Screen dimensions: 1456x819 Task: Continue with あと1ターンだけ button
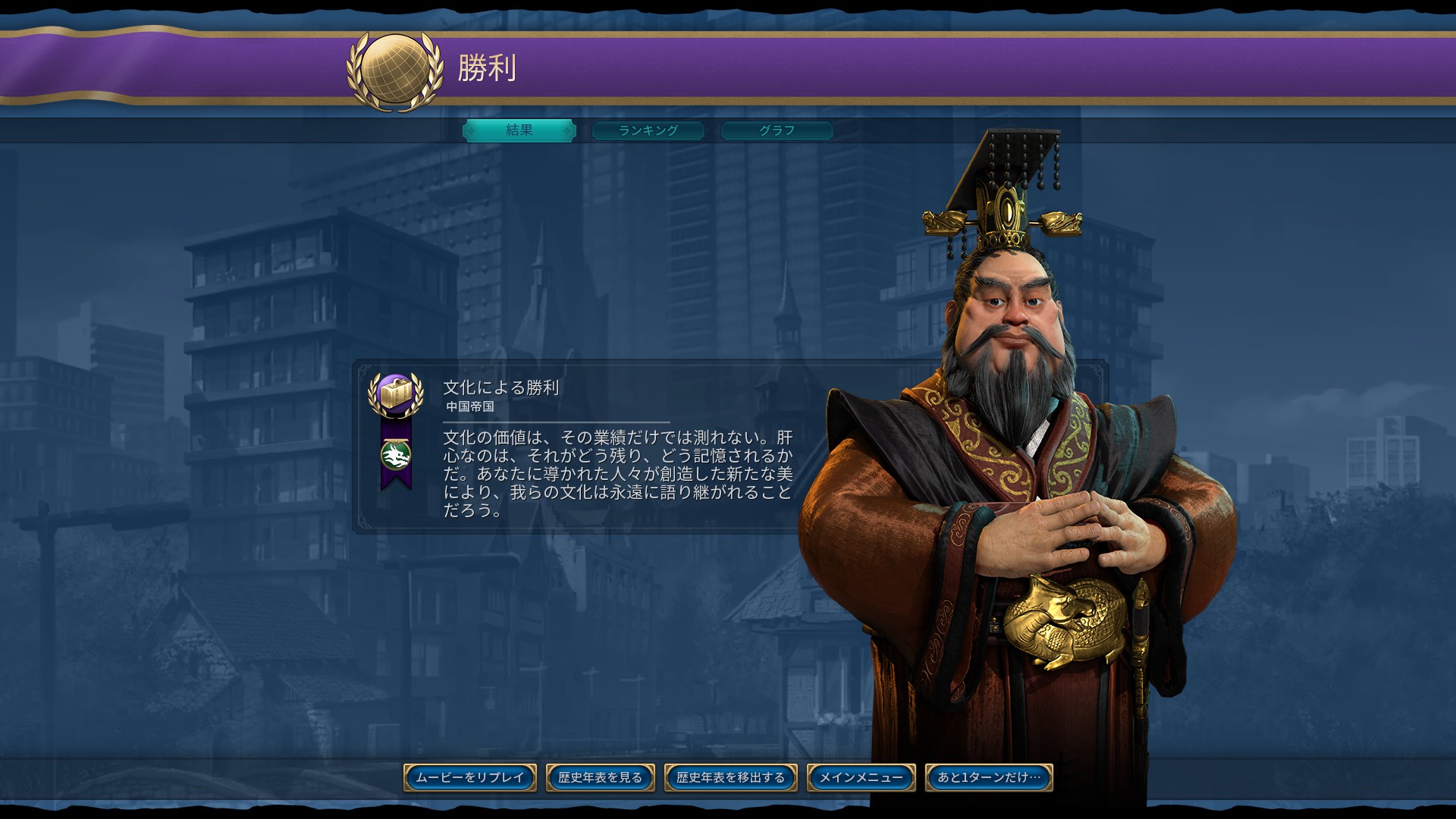pyautogui.click(x=989, y=777)
